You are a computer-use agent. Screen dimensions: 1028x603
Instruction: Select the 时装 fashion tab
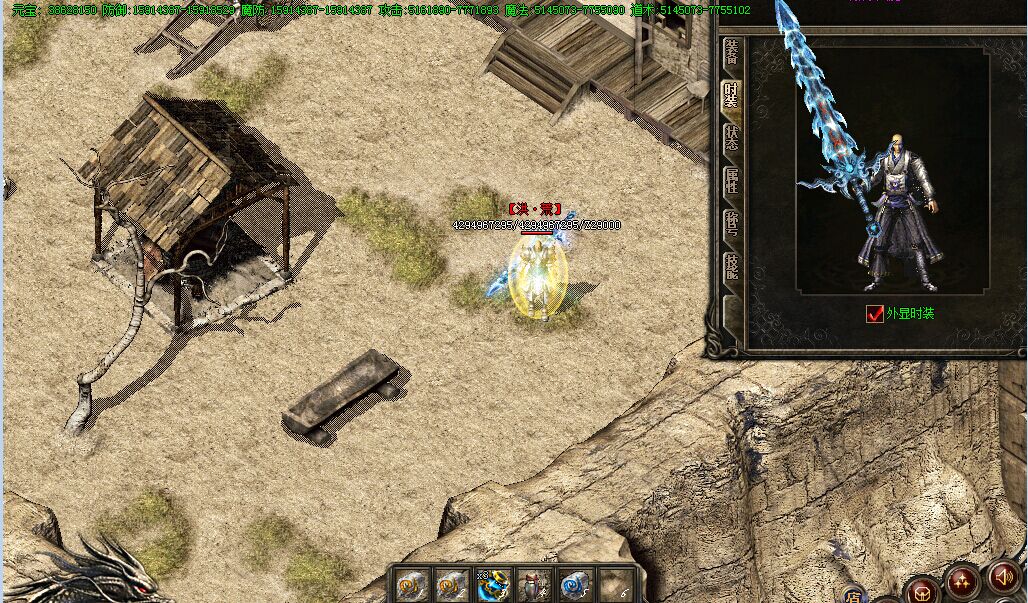point(731,96)
